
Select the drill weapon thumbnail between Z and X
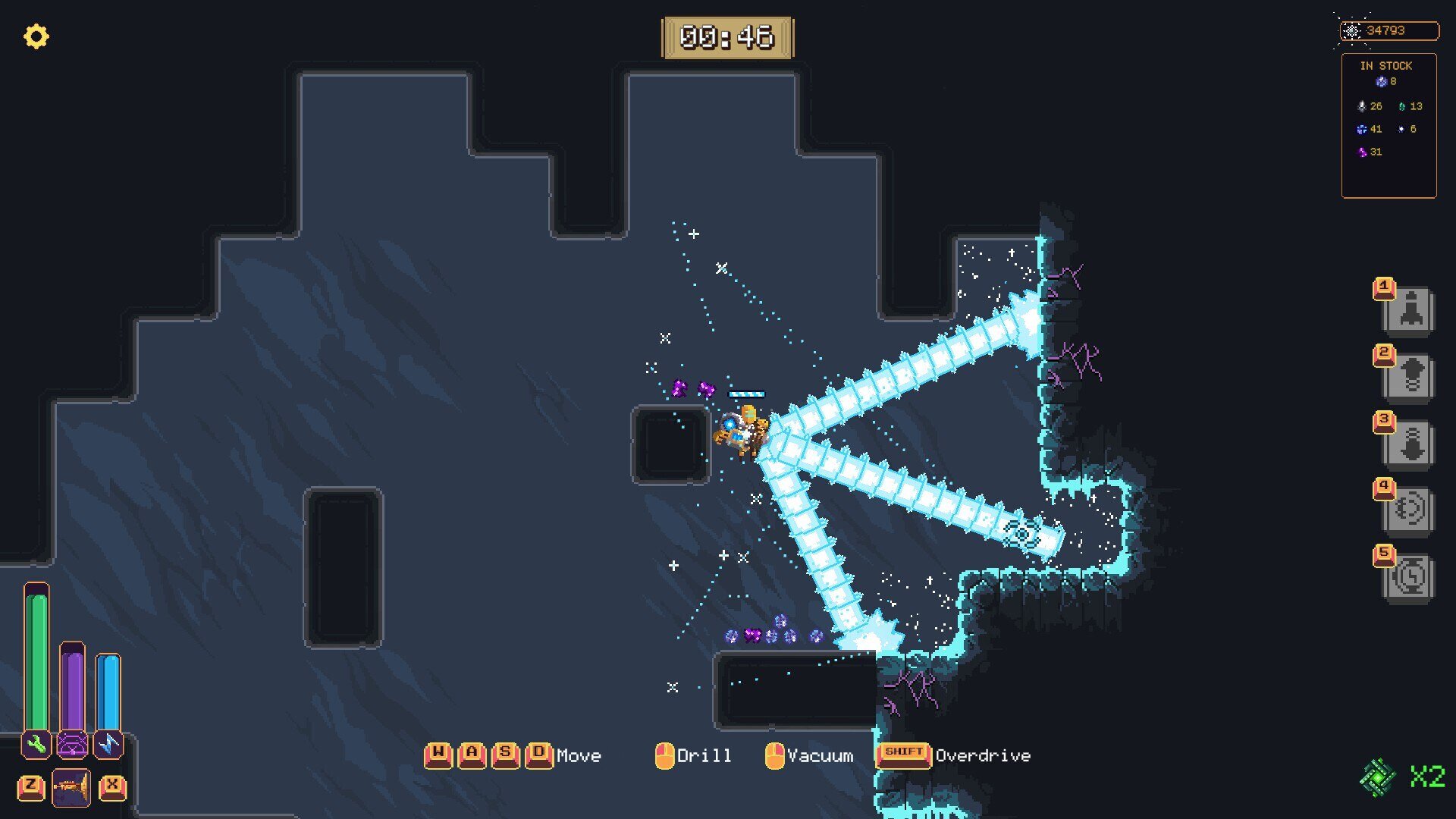point(72,786)
